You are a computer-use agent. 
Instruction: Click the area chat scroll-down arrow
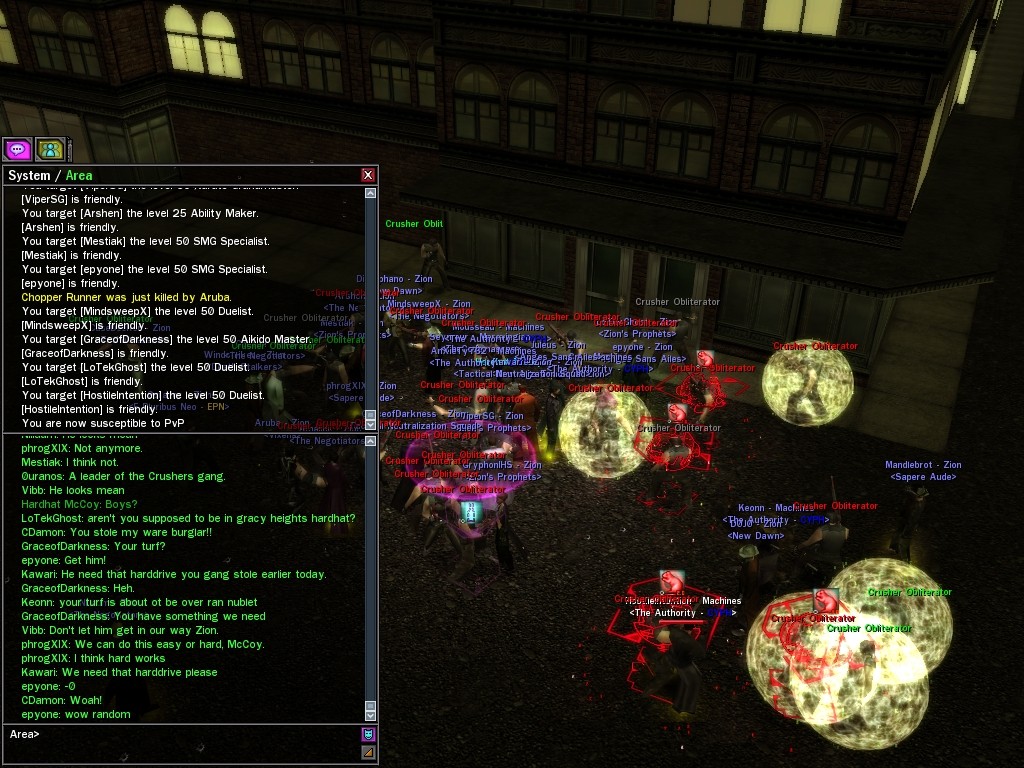pyautogui.click(x=371, y=714)
